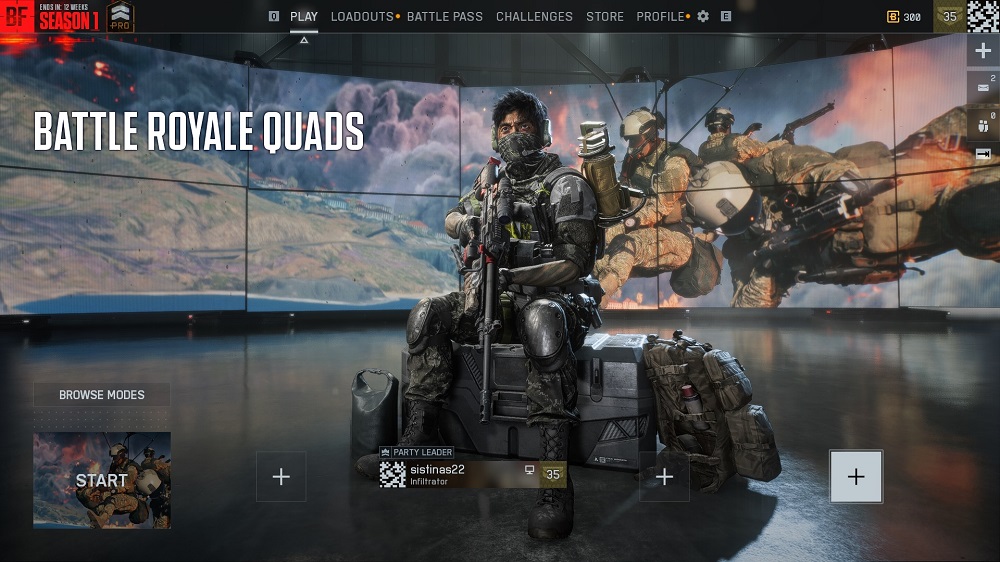View the Profile tab
The width and height of the screenshot is (1000, 562).
660,17
